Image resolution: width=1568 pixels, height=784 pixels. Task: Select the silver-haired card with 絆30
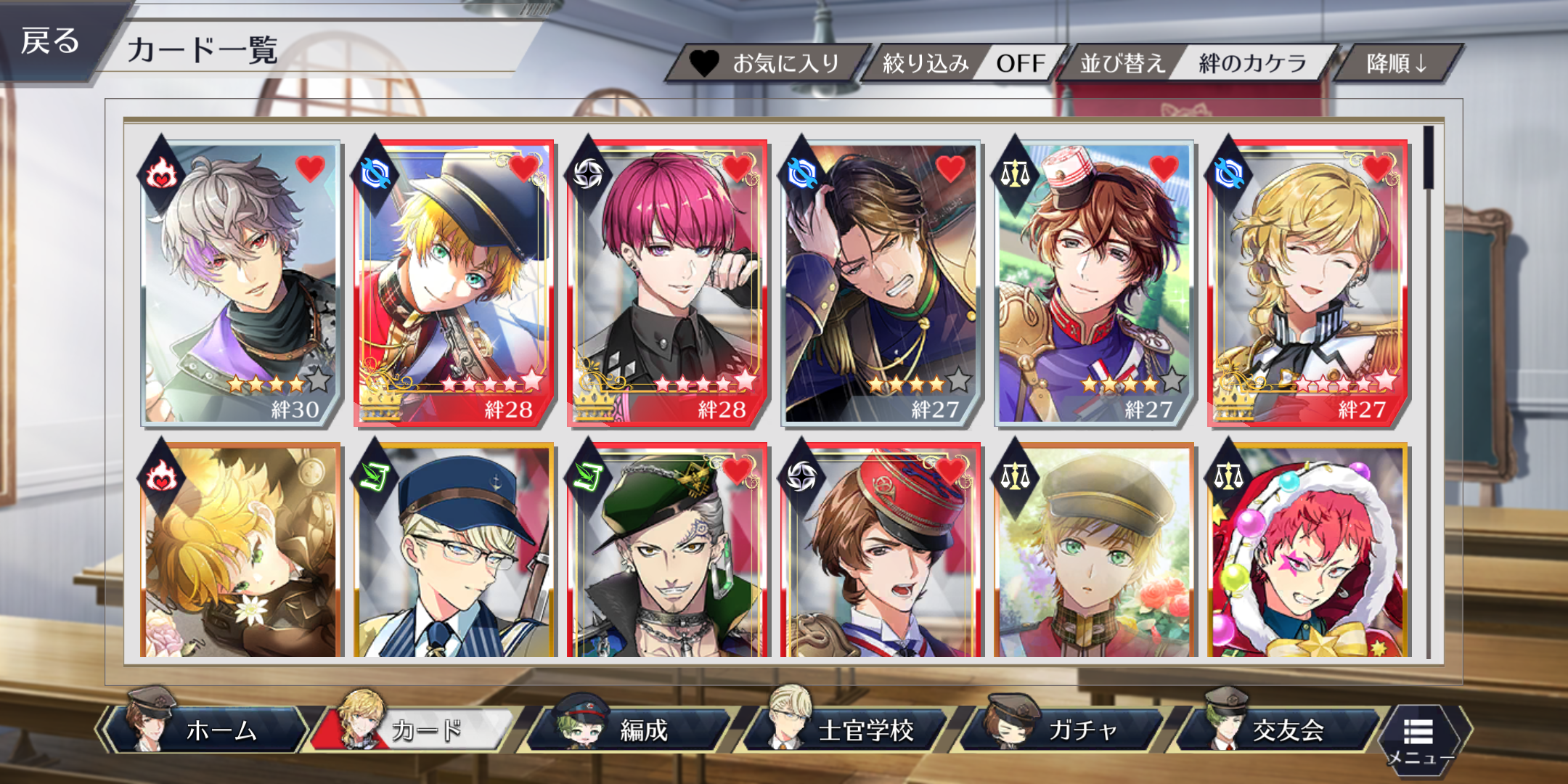(241, 283)
